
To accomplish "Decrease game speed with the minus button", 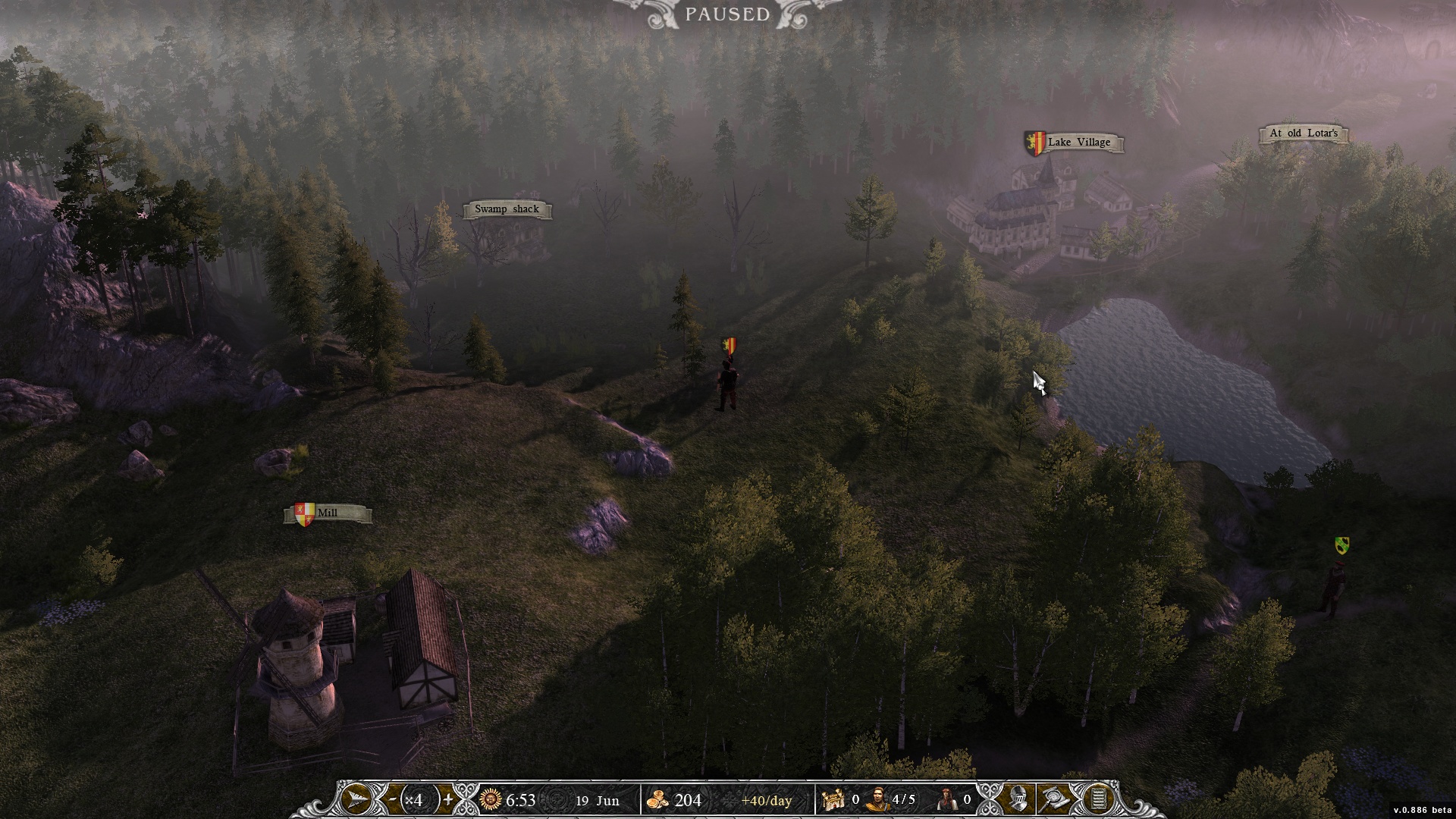I will pyautogui.click(x=393, y=799).
